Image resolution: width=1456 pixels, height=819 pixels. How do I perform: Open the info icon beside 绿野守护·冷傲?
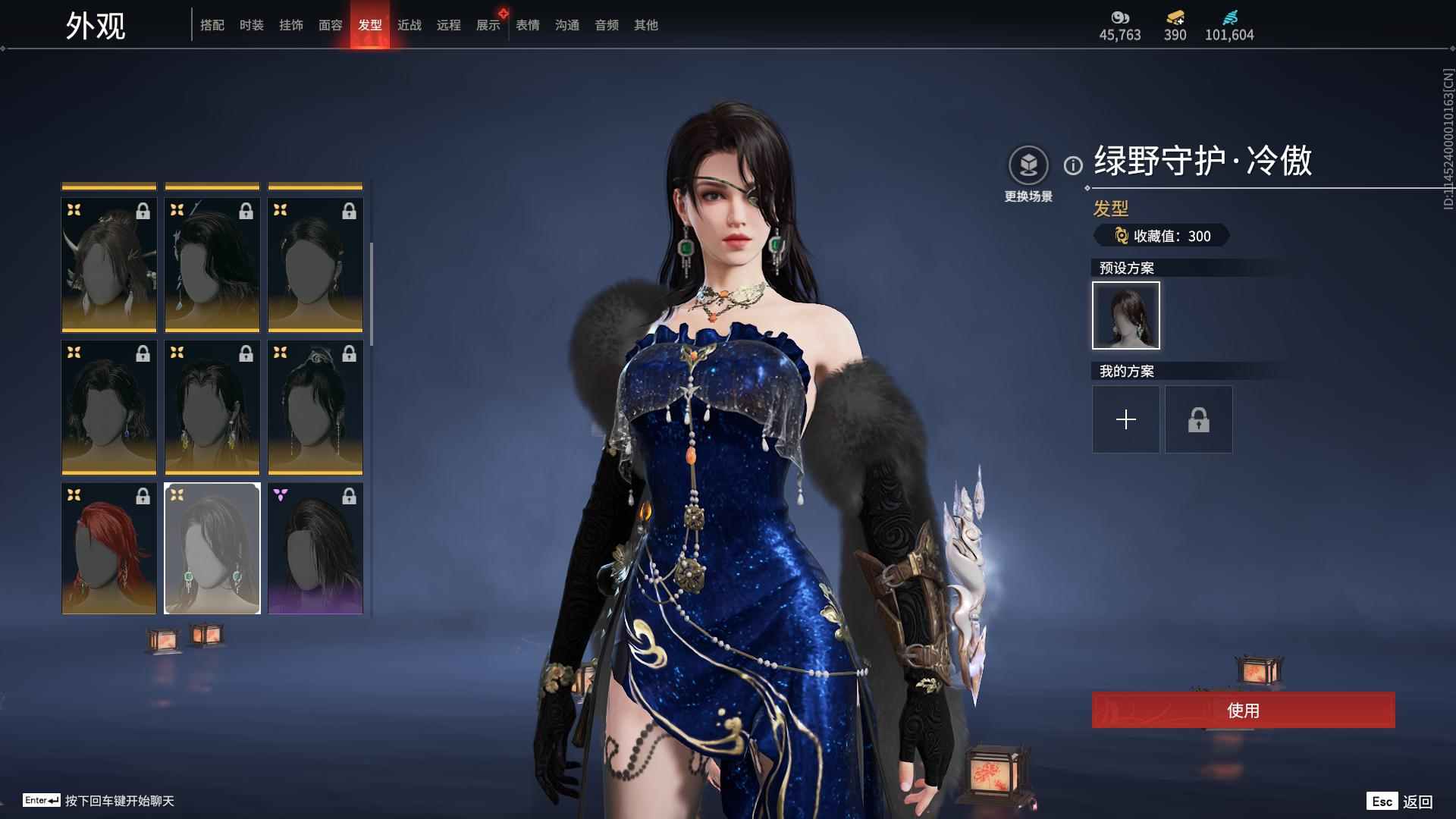[1073, 165]
